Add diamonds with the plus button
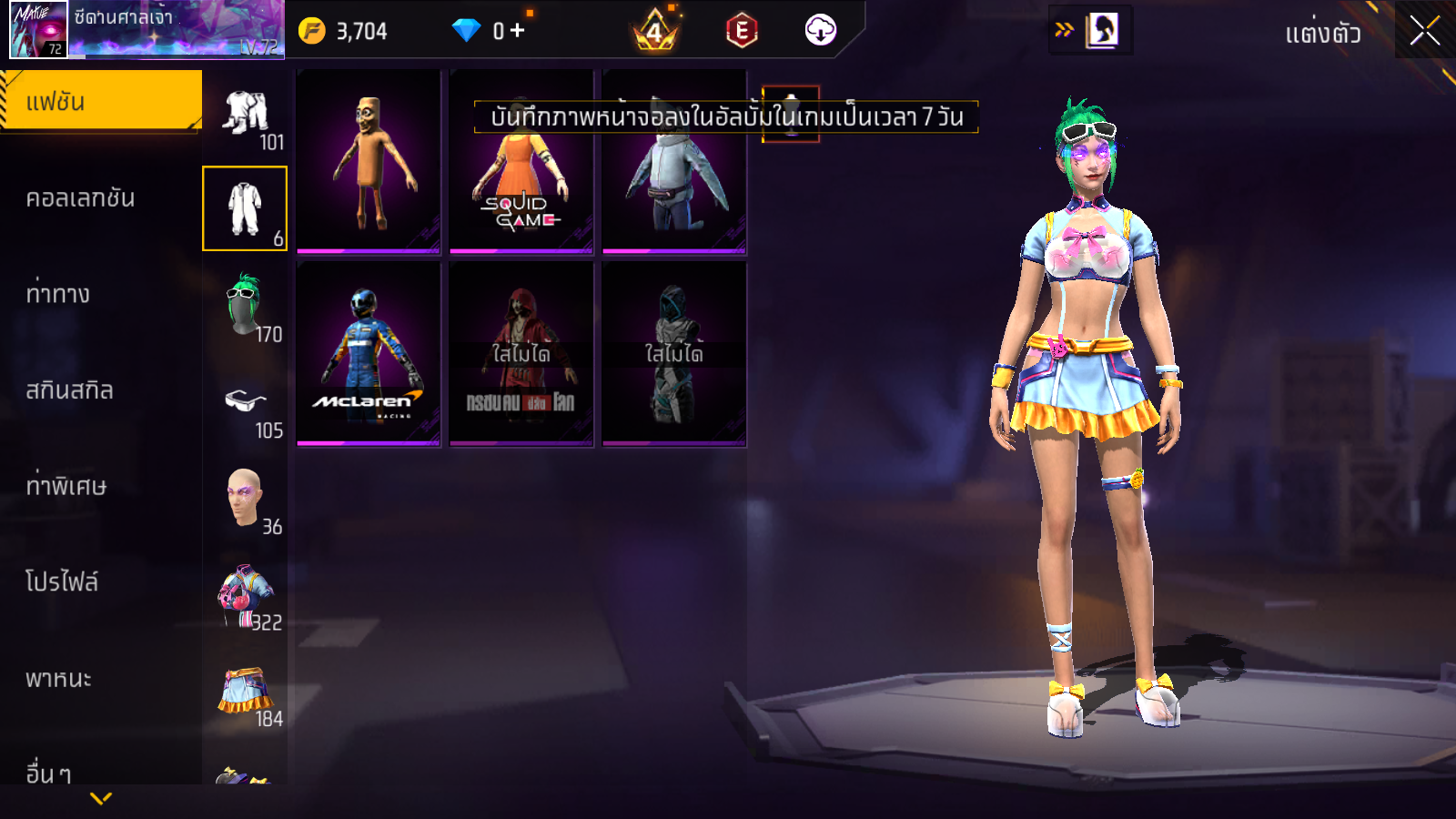1456x819 pixels. click(518, 31)
